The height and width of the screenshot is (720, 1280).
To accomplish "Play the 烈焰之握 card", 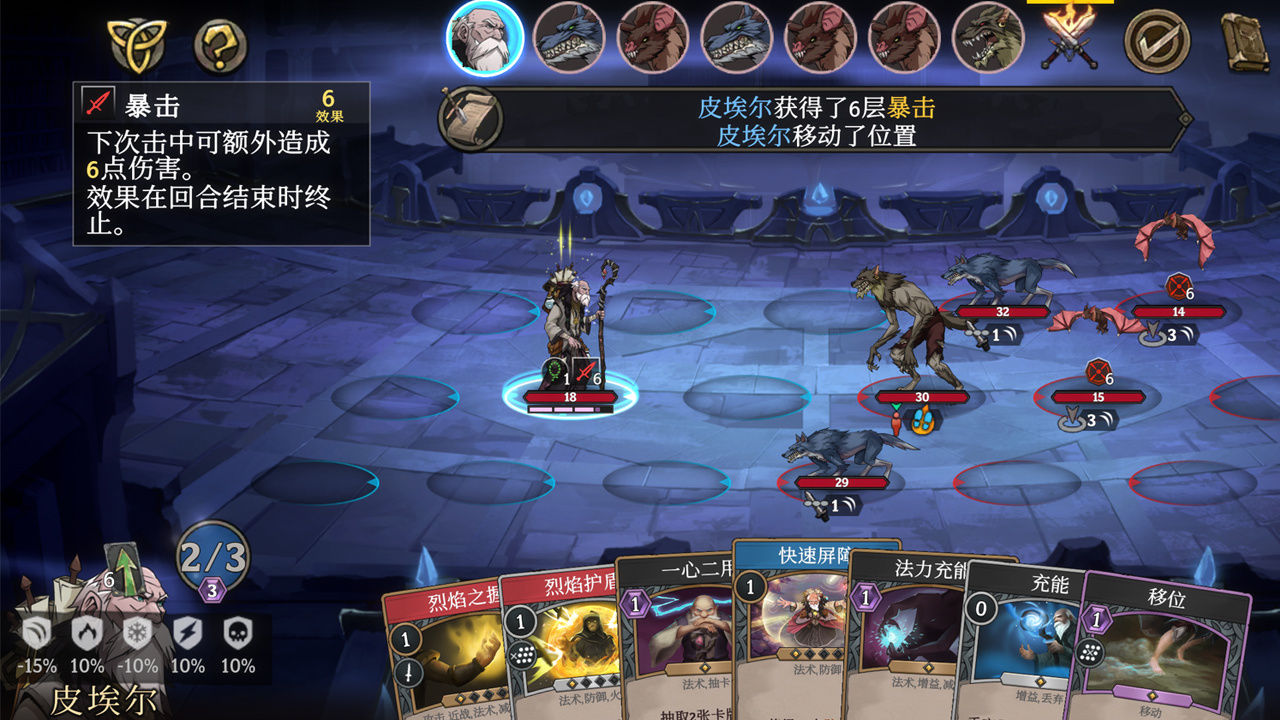I will (440, 650).
